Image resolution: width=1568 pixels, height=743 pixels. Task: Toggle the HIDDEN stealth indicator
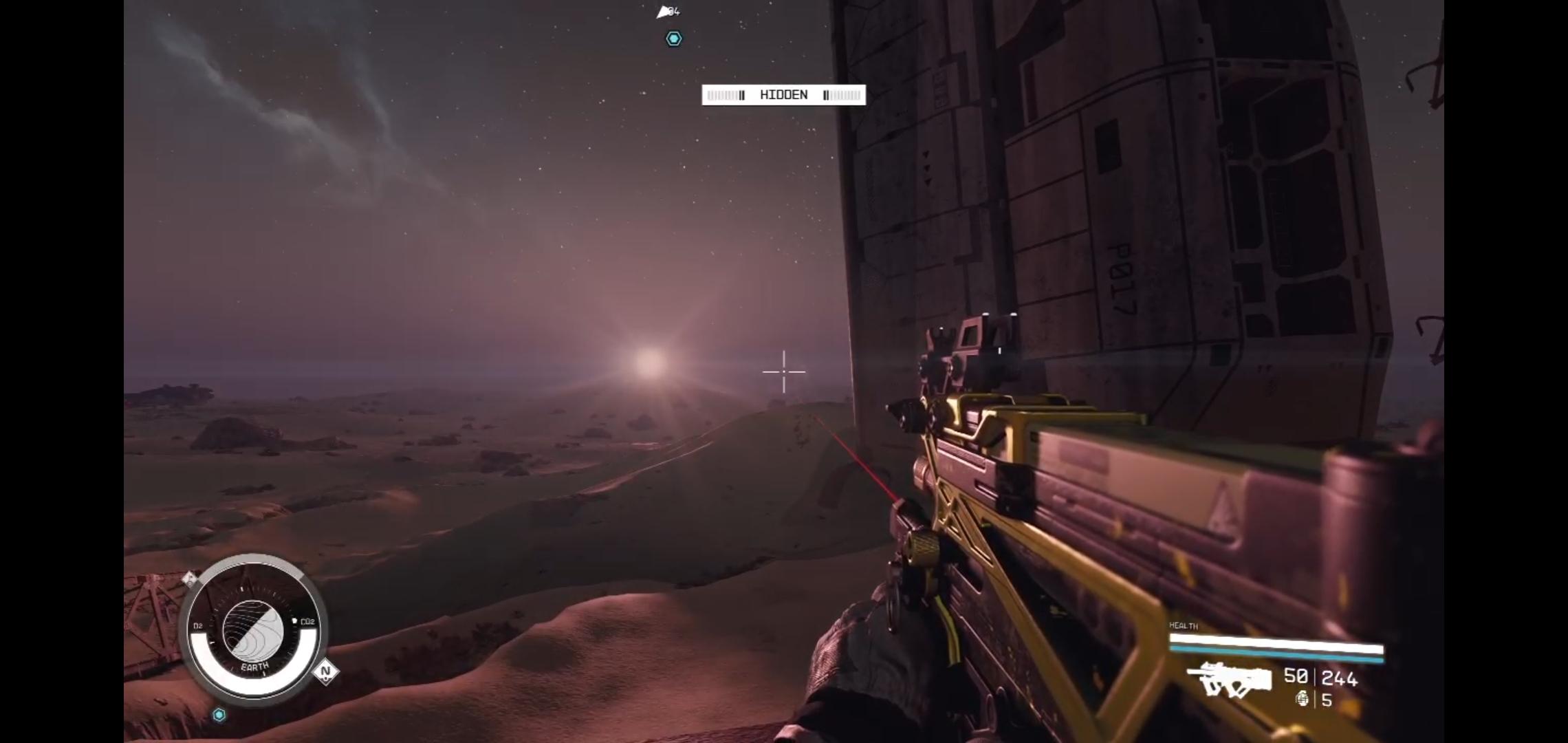783,96
